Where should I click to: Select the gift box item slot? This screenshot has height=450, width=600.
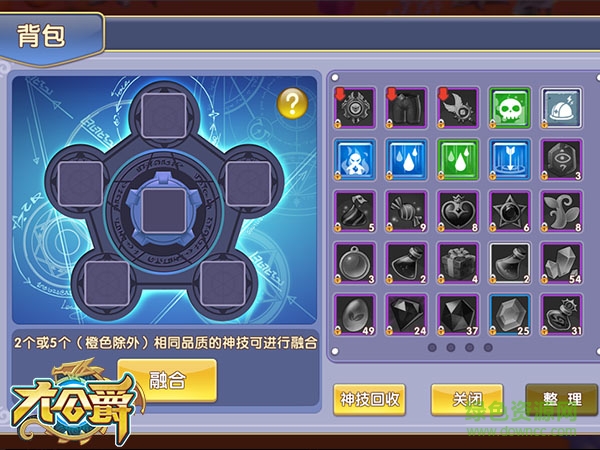(x=458, y=263)
